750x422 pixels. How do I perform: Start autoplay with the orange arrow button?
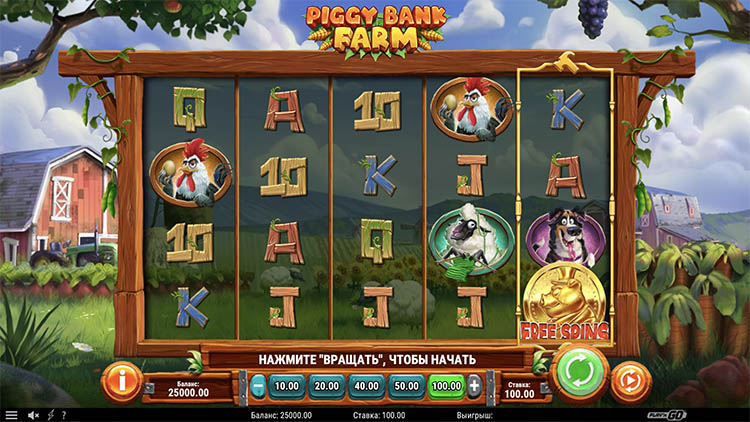coord(630,381)
